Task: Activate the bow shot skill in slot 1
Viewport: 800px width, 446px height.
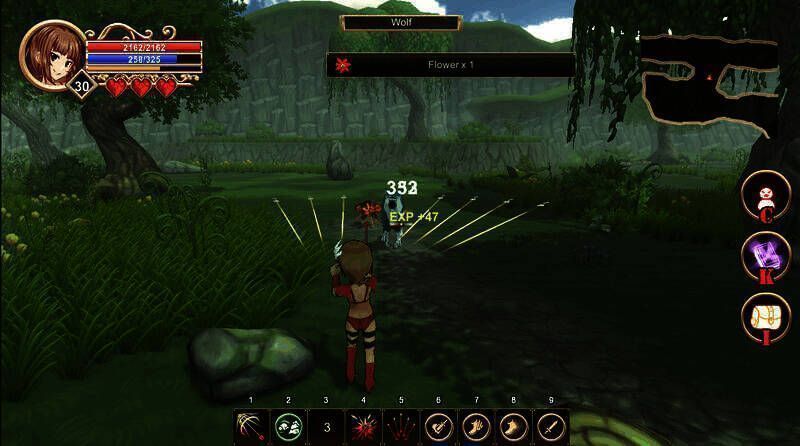Action: 251,427
